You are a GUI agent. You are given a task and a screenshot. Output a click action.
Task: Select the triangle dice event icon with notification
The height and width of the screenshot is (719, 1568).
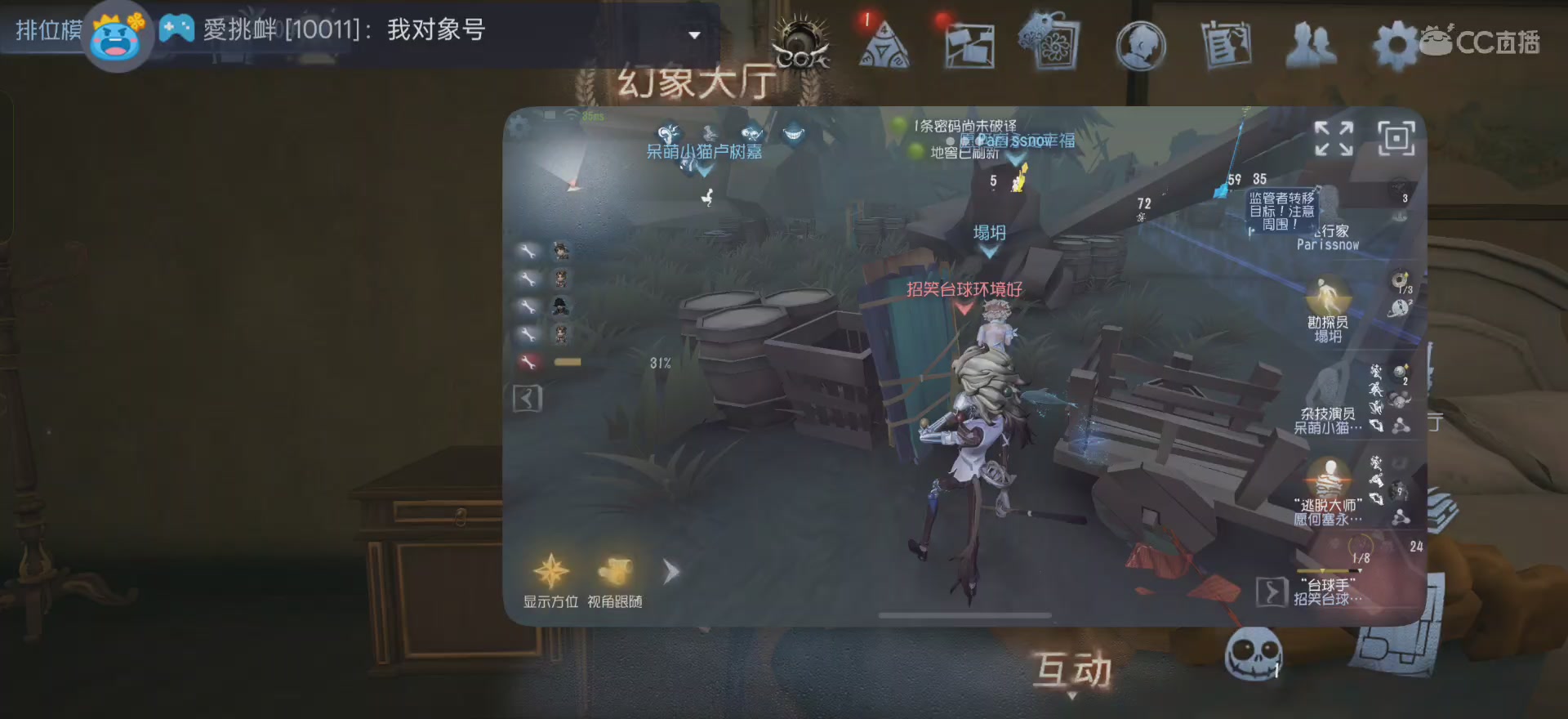click(884, 45)
